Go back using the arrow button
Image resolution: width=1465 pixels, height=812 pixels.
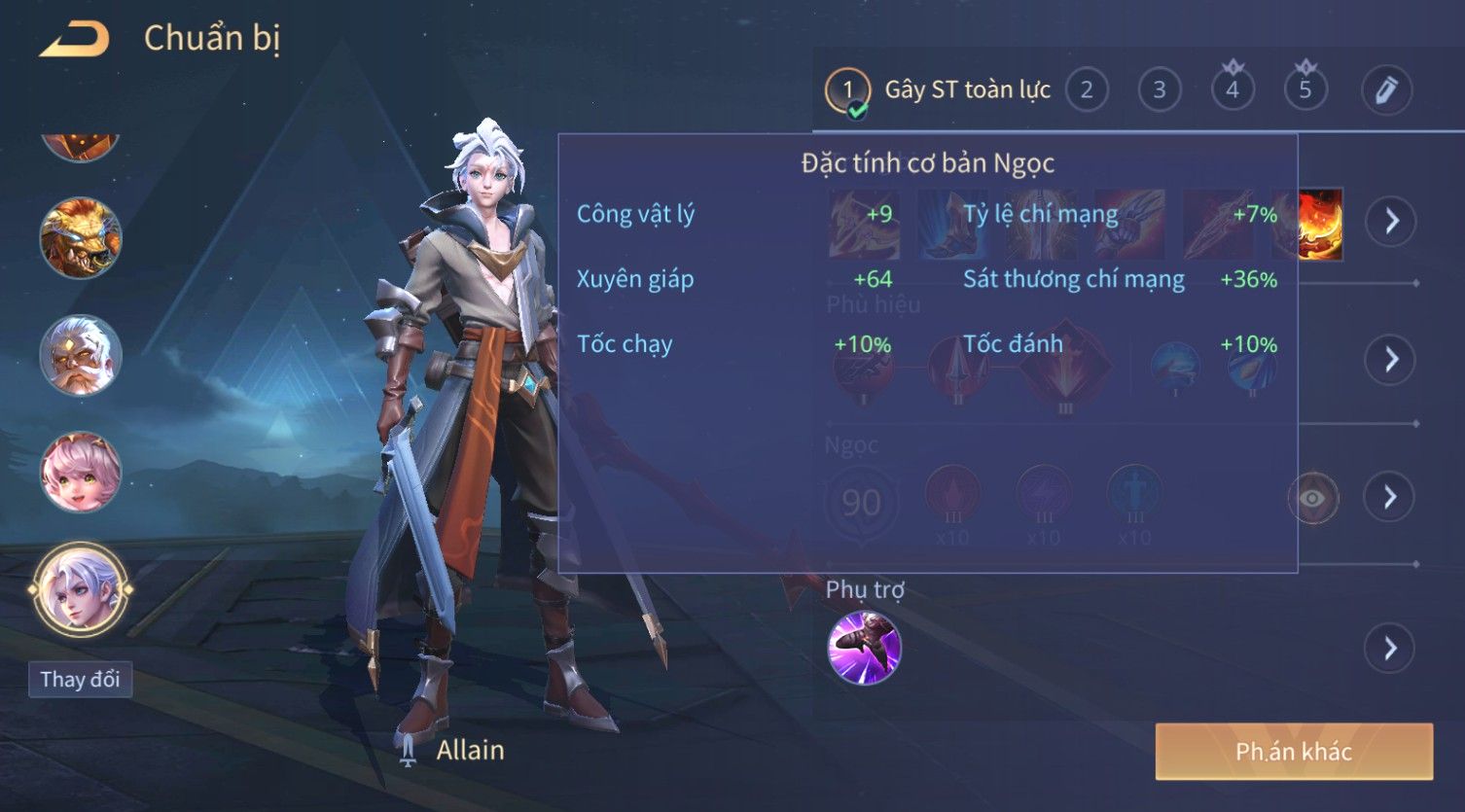click(74, 39)
